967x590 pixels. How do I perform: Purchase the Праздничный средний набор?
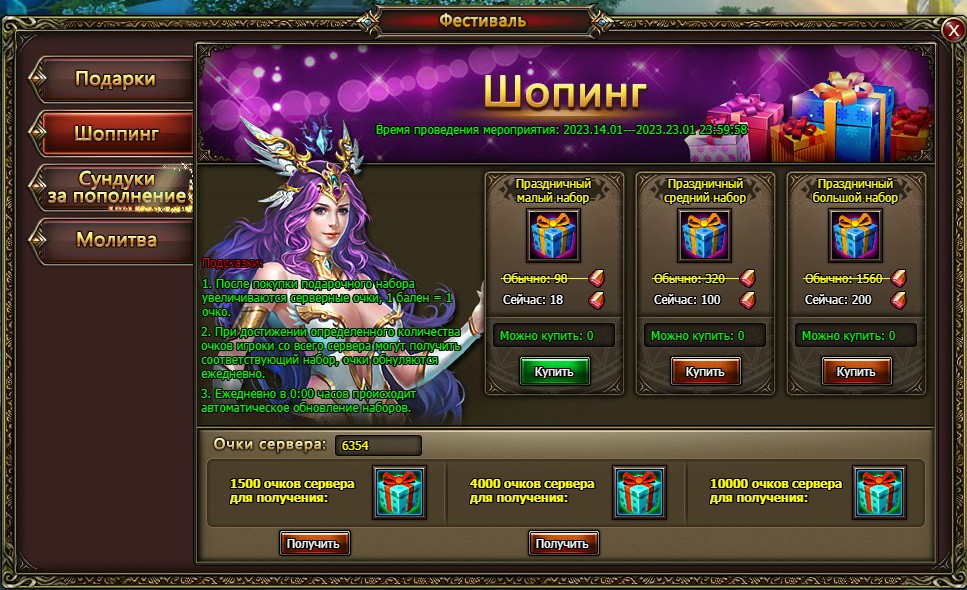tap(705, 372)
